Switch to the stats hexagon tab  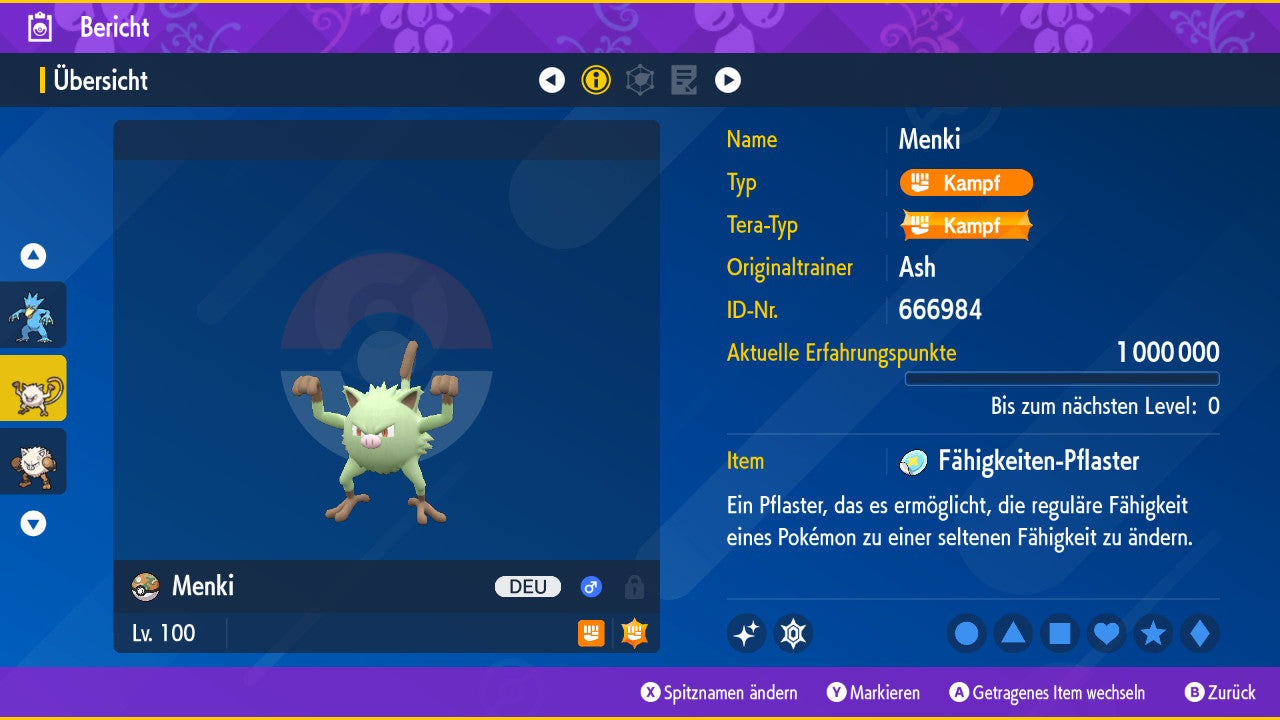[x=640, y=80]
